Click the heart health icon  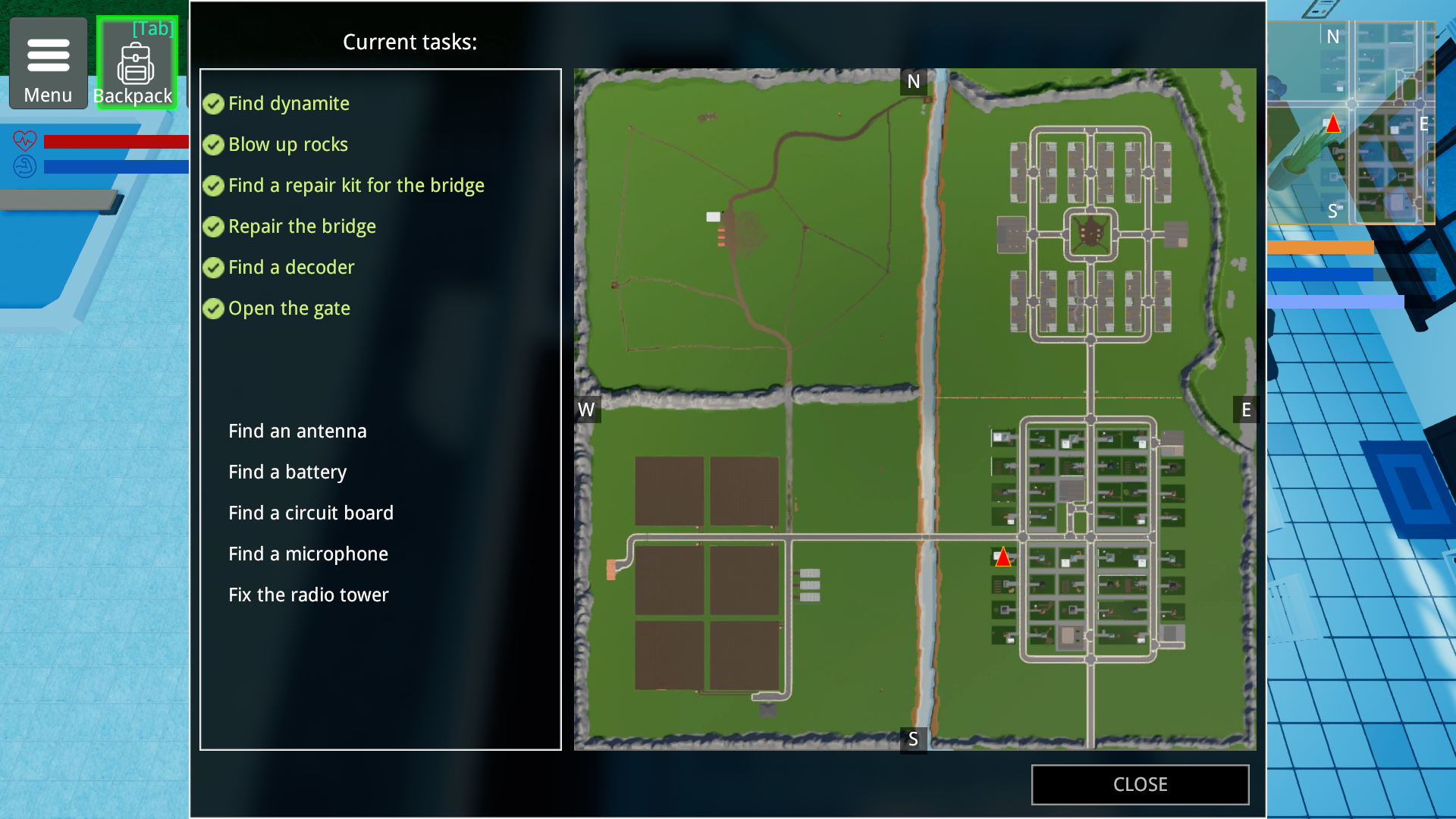click(25, 140)
